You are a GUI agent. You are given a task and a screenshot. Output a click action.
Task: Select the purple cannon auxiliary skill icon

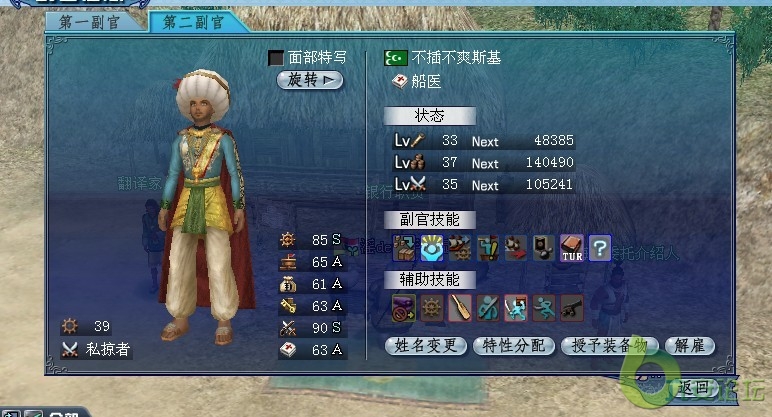tap(403, 307)
